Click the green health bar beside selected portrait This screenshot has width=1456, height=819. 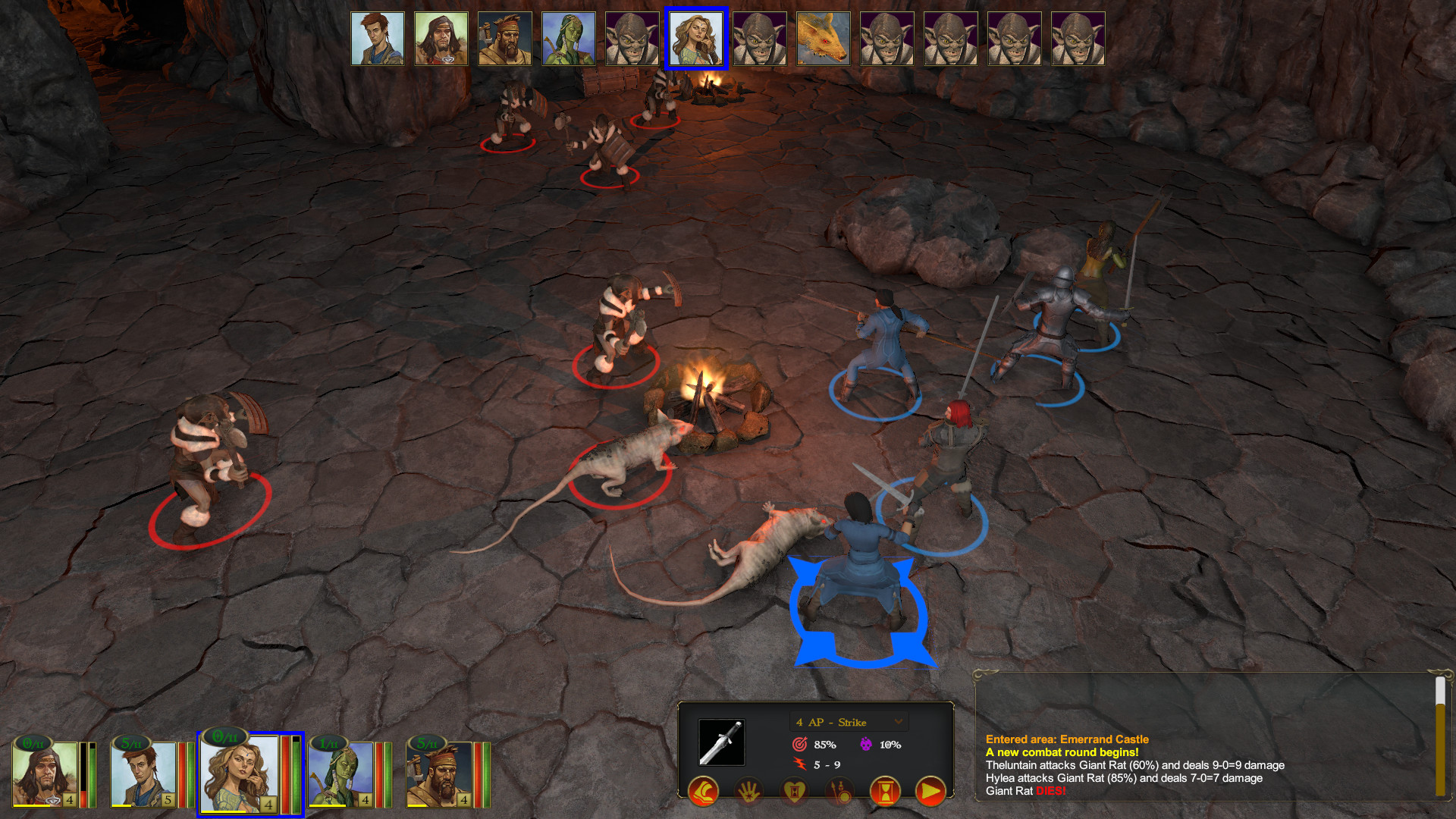pyautogui.click(x=297, y=773)
